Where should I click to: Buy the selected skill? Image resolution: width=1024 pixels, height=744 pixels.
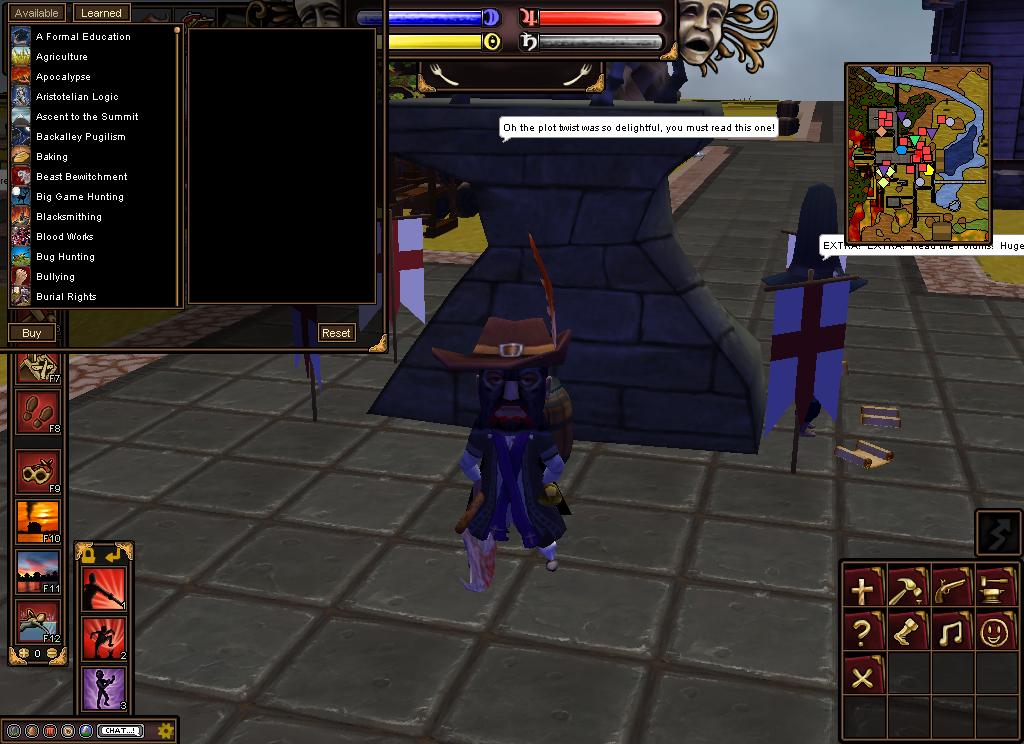click(x=32, y=333)
